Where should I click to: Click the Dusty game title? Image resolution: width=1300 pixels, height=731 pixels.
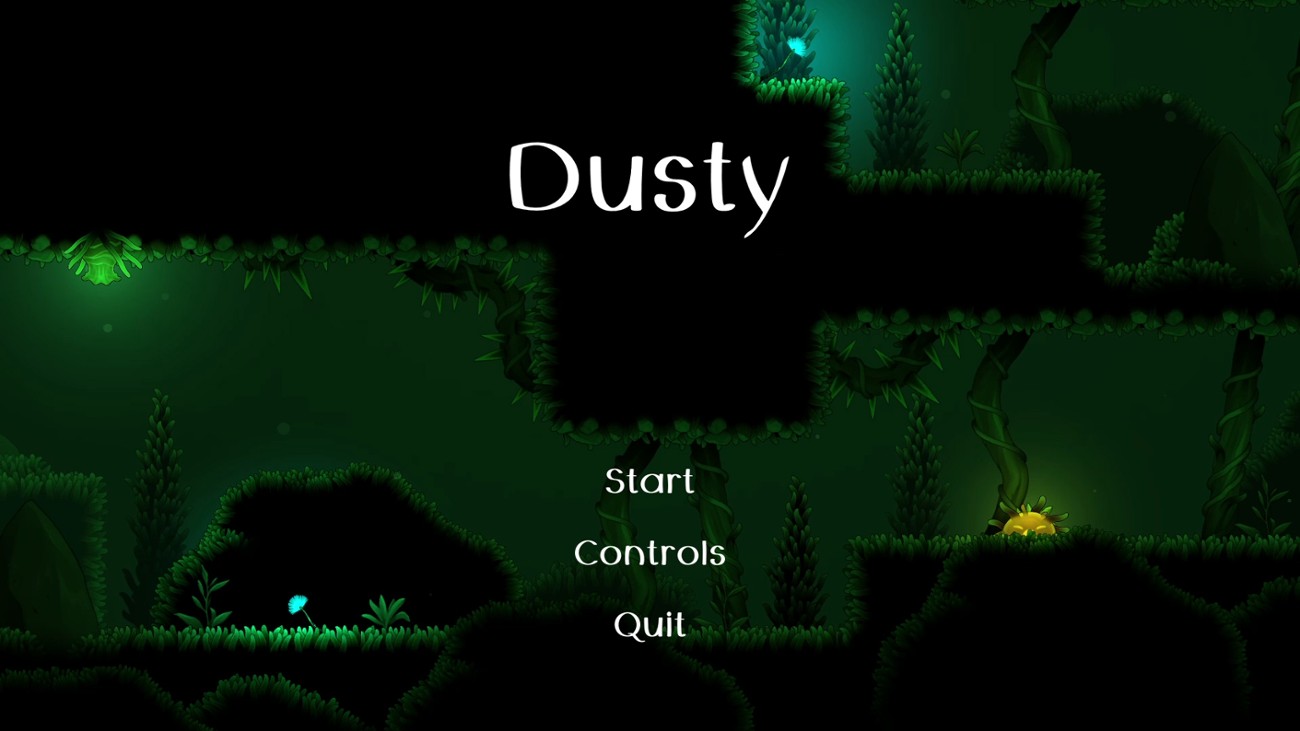point(649,180)
